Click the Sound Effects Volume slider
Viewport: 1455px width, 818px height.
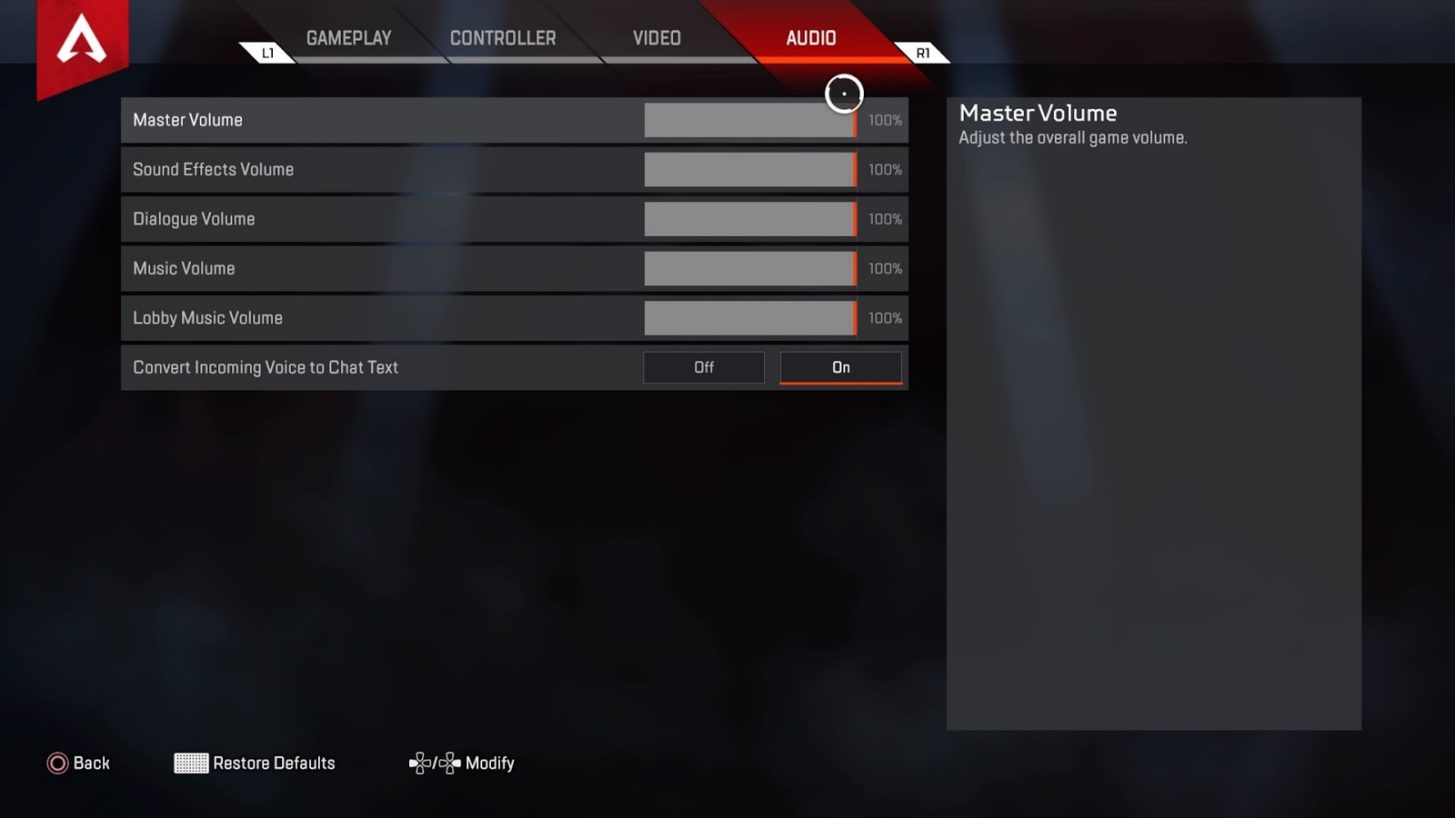750,169
